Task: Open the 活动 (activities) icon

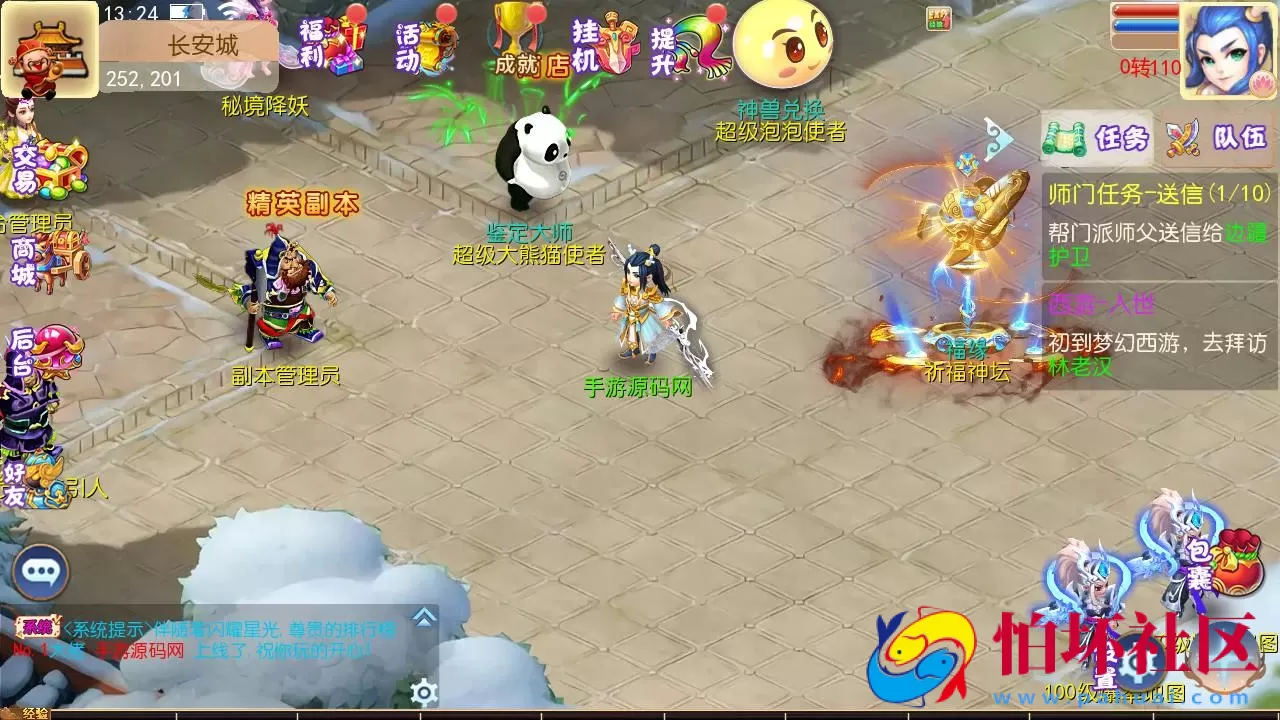Action: (x=424, y=45)
